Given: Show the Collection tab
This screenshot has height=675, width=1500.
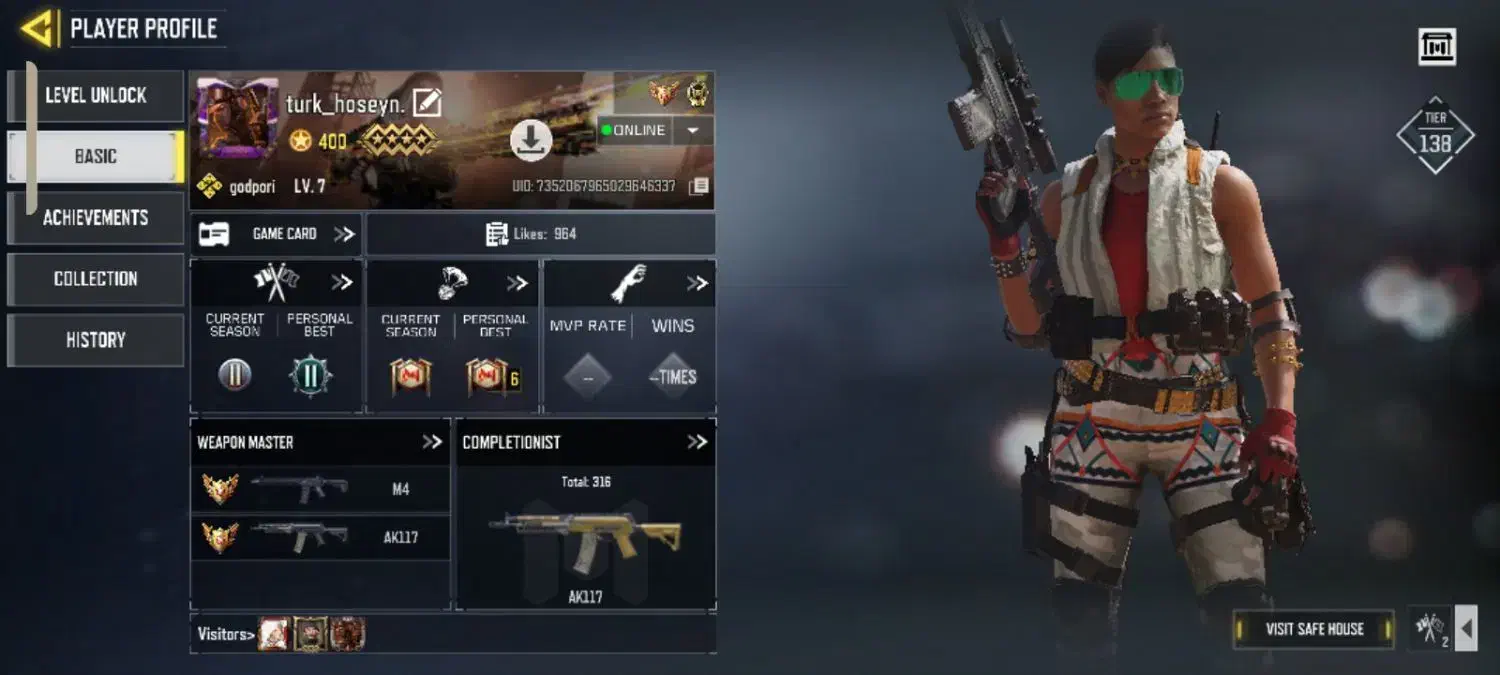Looking at the screenshot, I should (95, 279).
